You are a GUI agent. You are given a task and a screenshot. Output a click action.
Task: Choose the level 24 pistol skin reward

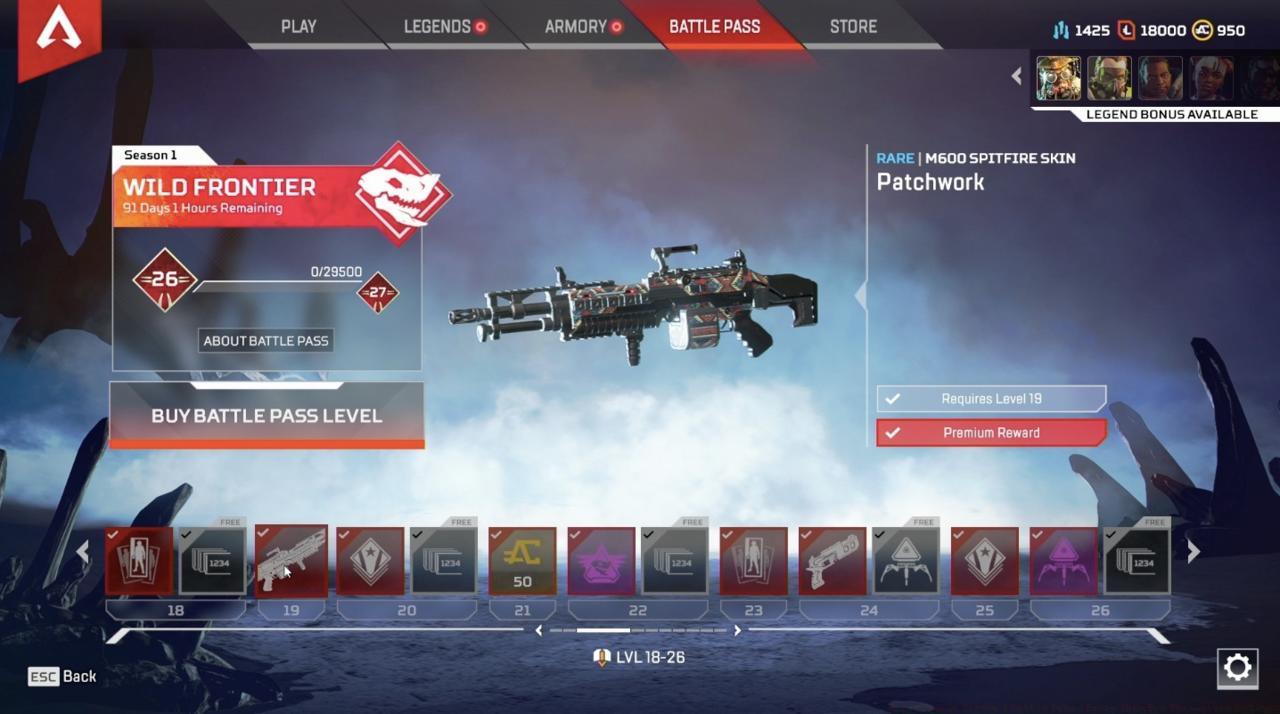(x=832, y=561)
